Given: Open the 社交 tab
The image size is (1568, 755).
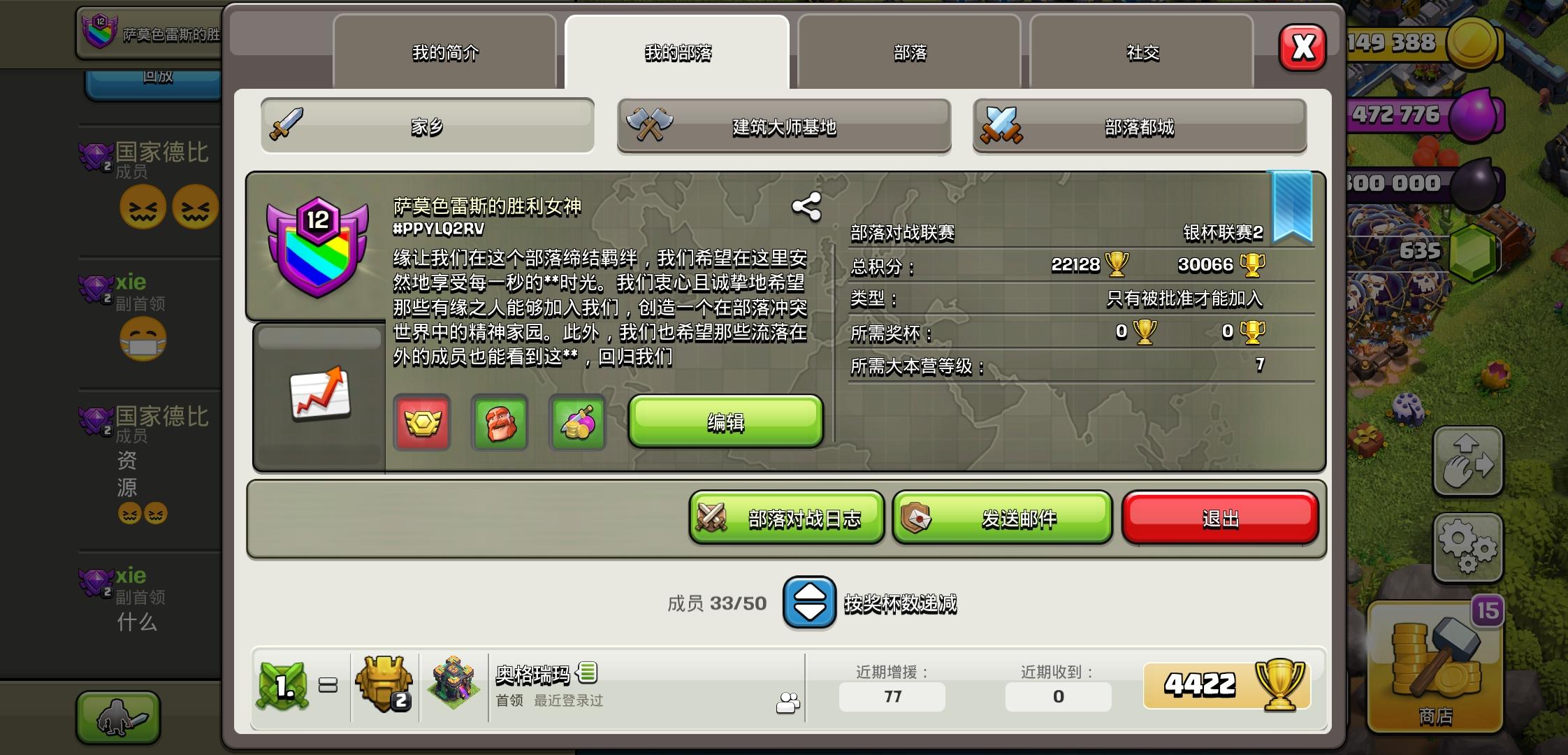Looking at the screenshot, I should 1142,52.
